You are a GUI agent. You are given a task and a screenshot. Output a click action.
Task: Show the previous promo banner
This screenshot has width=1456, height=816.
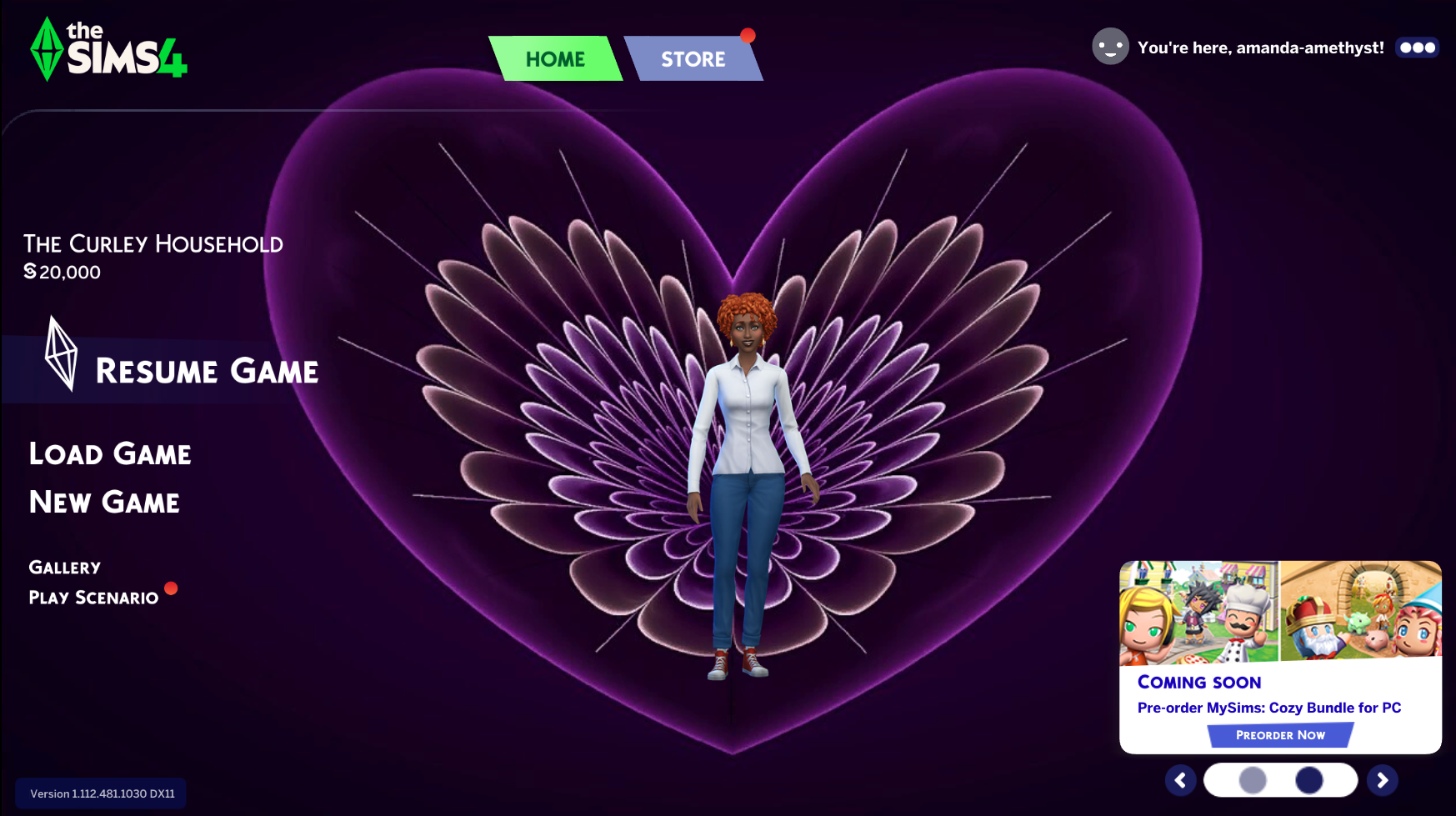1180,780
